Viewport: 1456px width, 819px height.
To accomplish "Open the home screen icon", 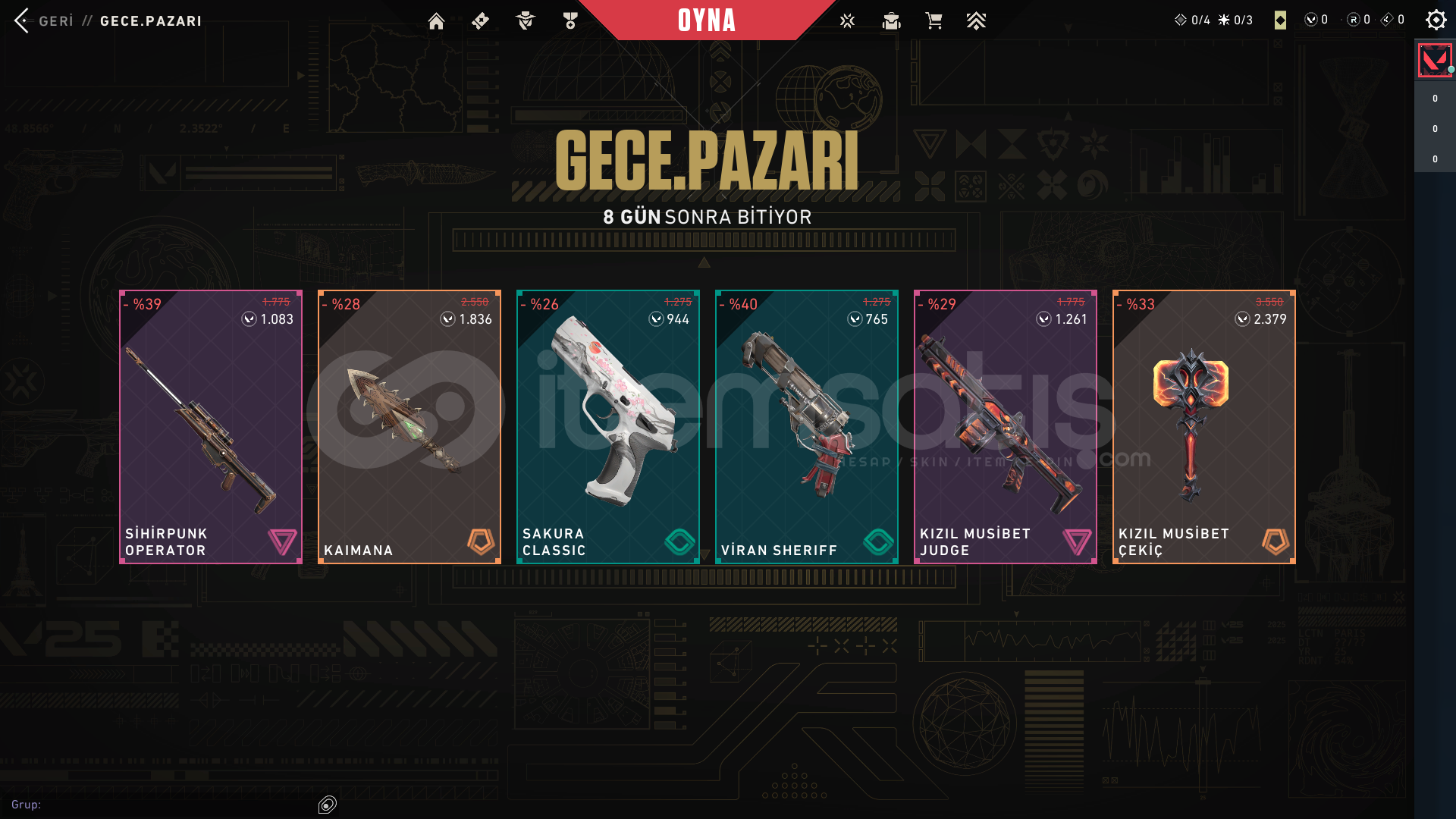I will 436,21.
